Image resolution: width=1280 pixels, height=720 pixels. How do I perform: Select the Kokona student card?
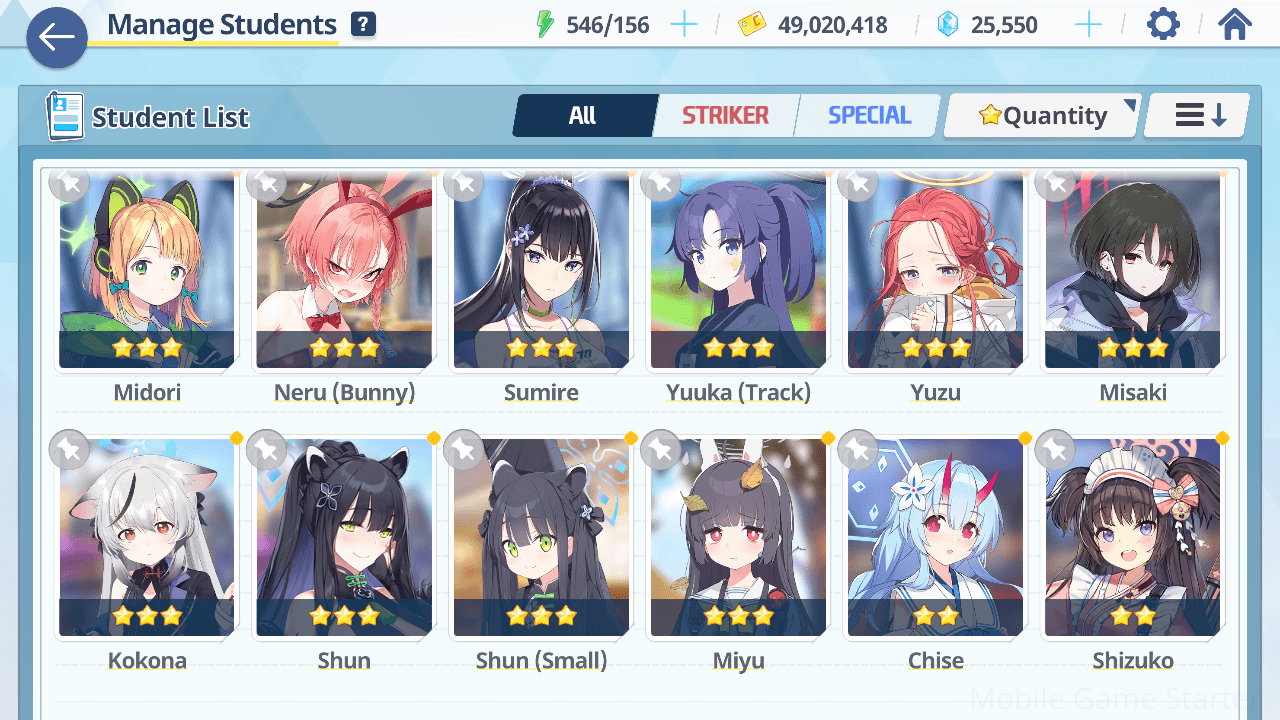coord(147,537)
